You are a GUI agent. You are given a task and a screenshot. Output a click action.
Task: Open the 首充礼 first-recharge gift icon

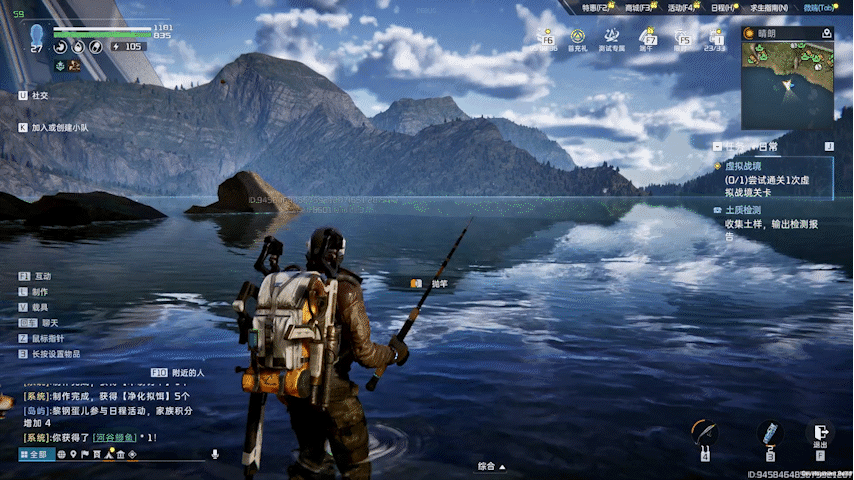[x=578, y=40]
